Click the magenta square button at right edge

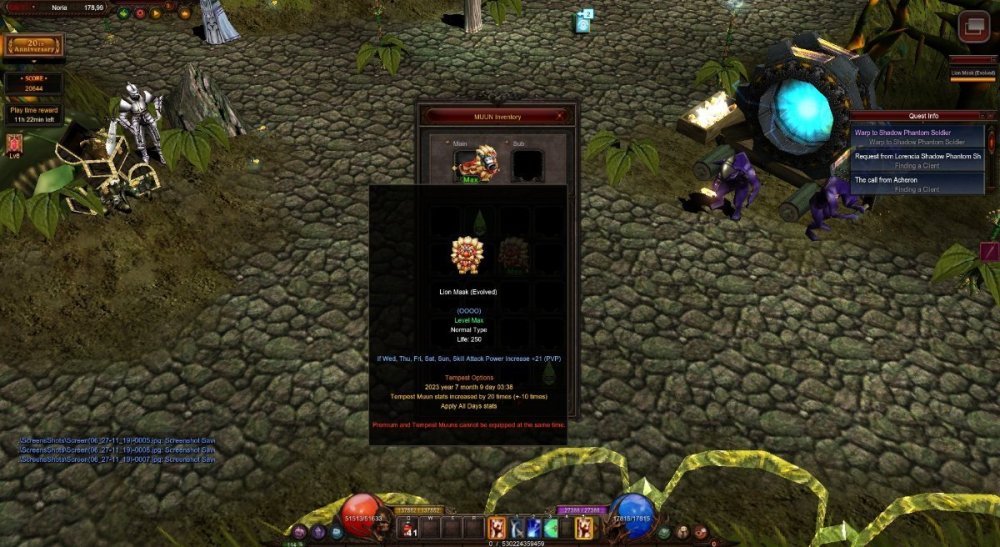click(990, 252)
